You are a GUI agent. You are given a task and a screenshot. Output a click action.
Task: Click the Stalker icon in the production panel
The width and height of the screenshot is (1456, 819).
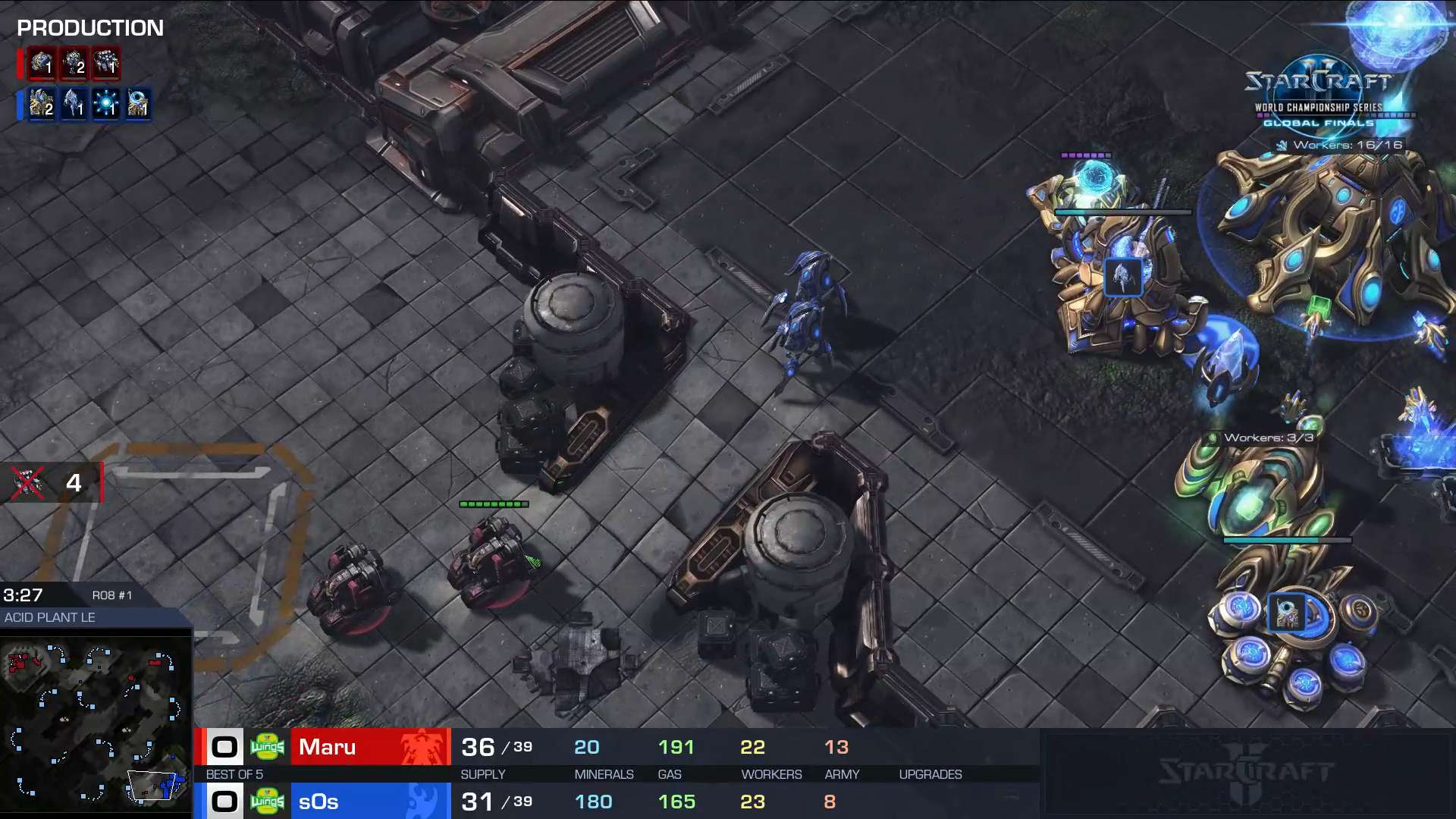pyautogui.click(x=74, y=104)
